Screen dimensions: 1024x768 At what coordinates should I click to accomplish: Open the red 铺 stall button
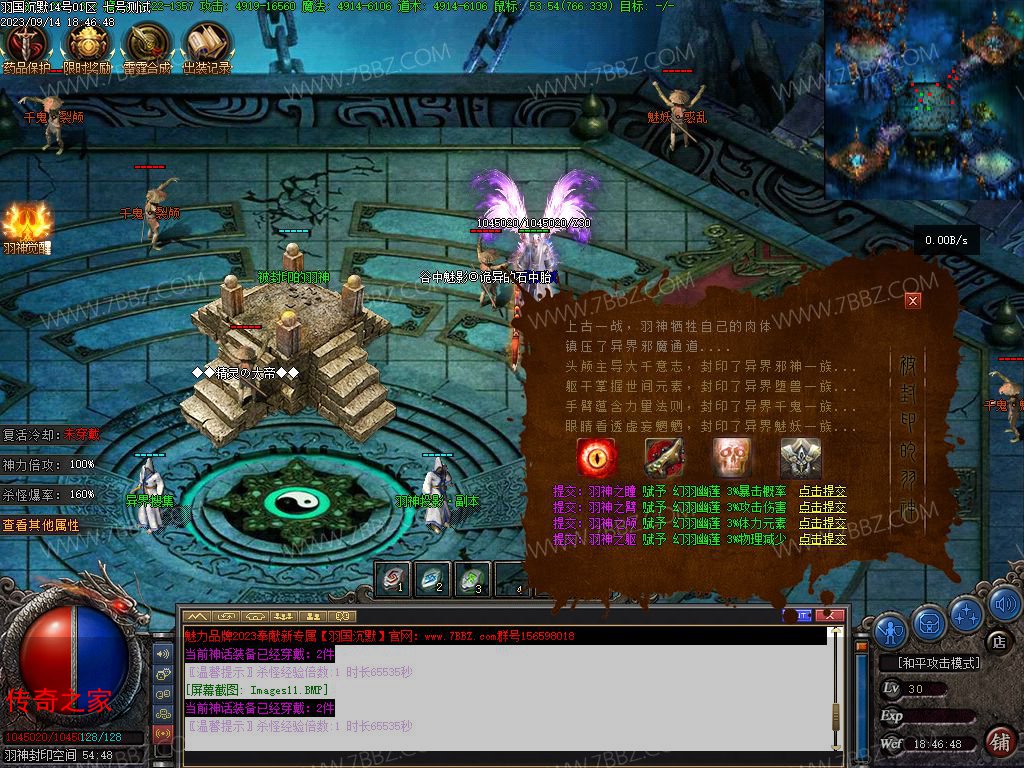[x=998, y=740]
